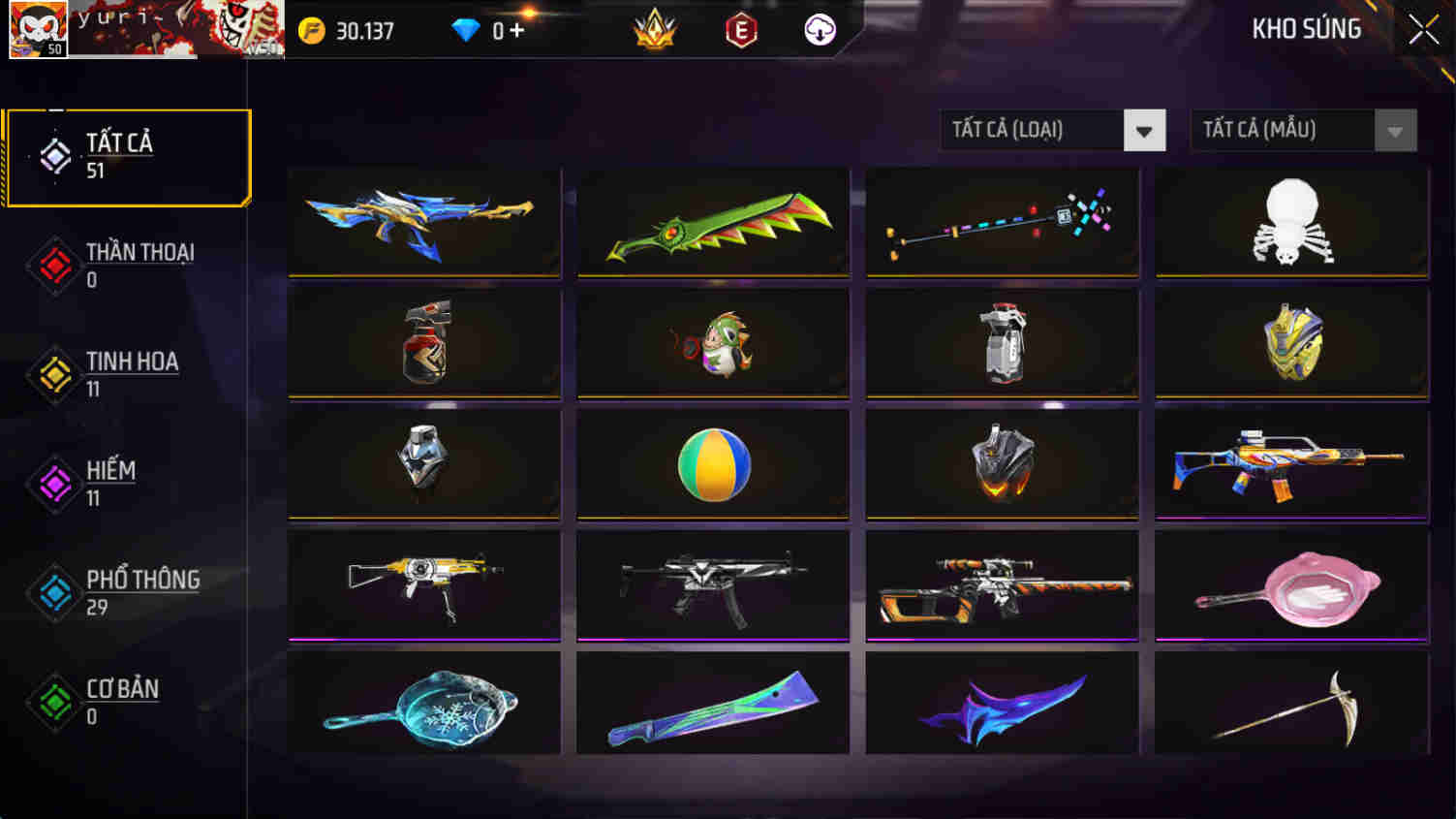Click the level 50 badge on the avatar

pos(55,48)
